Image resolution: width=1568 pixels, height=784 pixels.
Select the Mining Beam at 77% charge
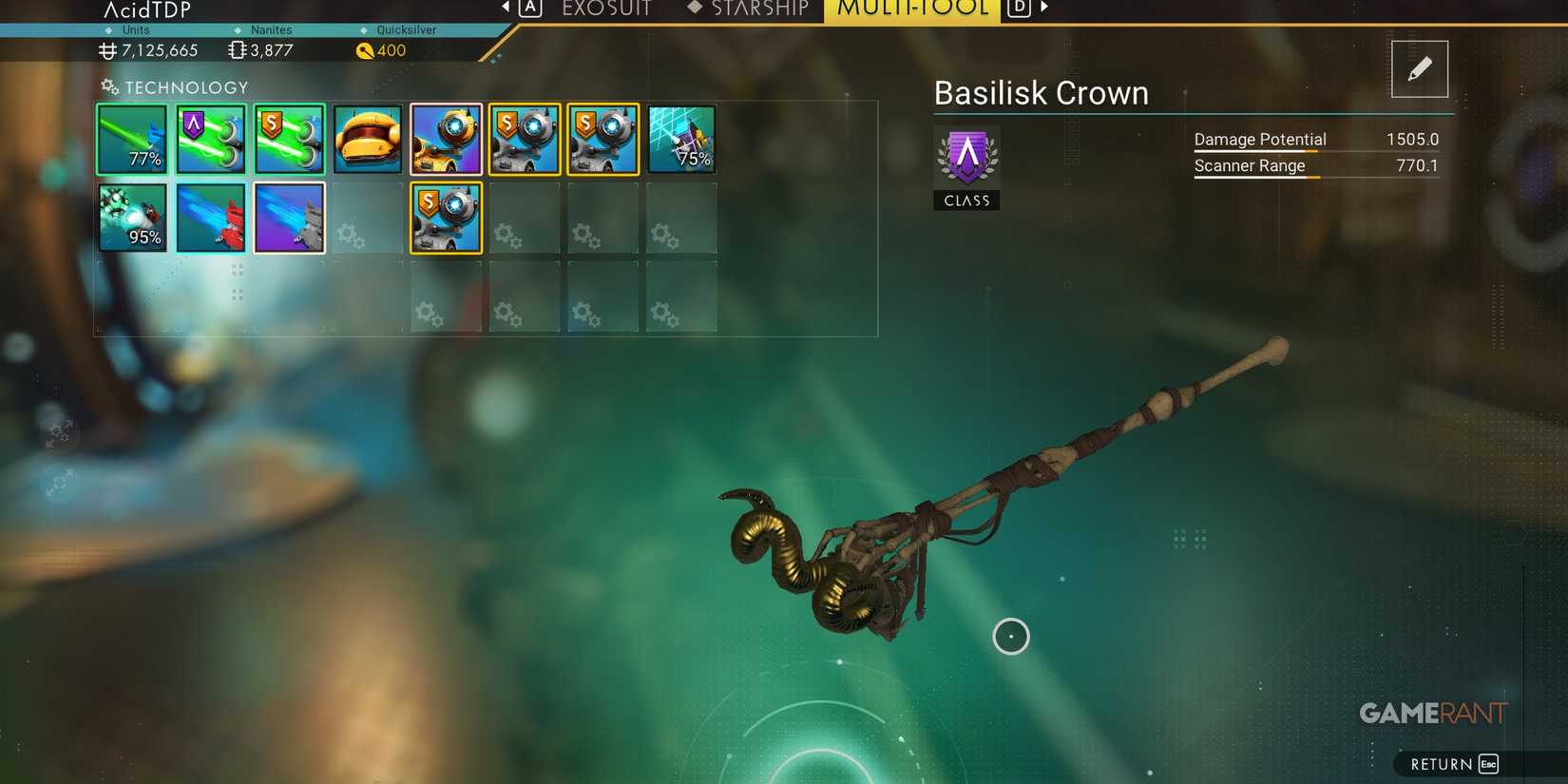click(131, 139)
